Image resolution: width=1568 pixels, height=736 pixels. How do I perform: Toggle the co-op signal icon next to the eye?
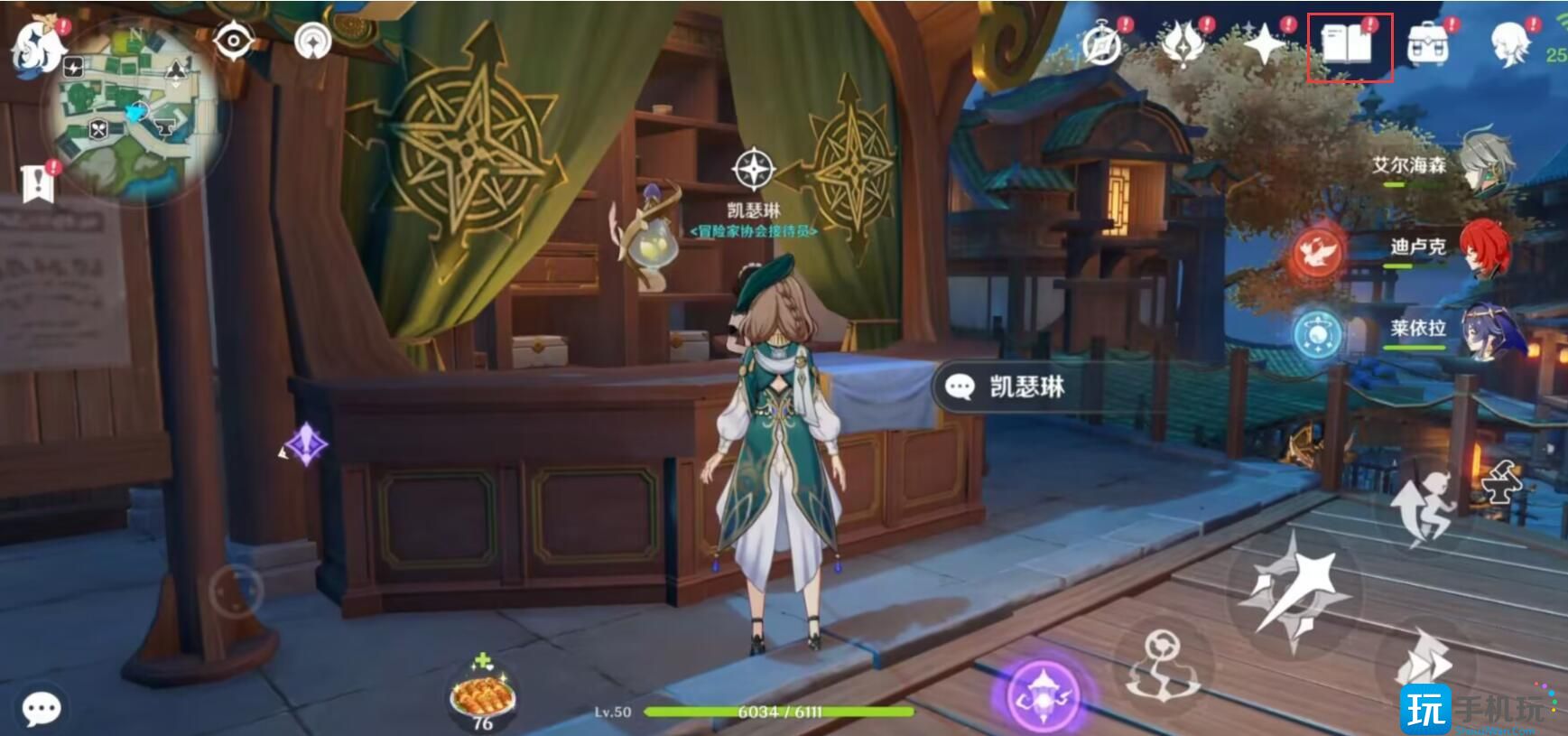click(311, 40)
